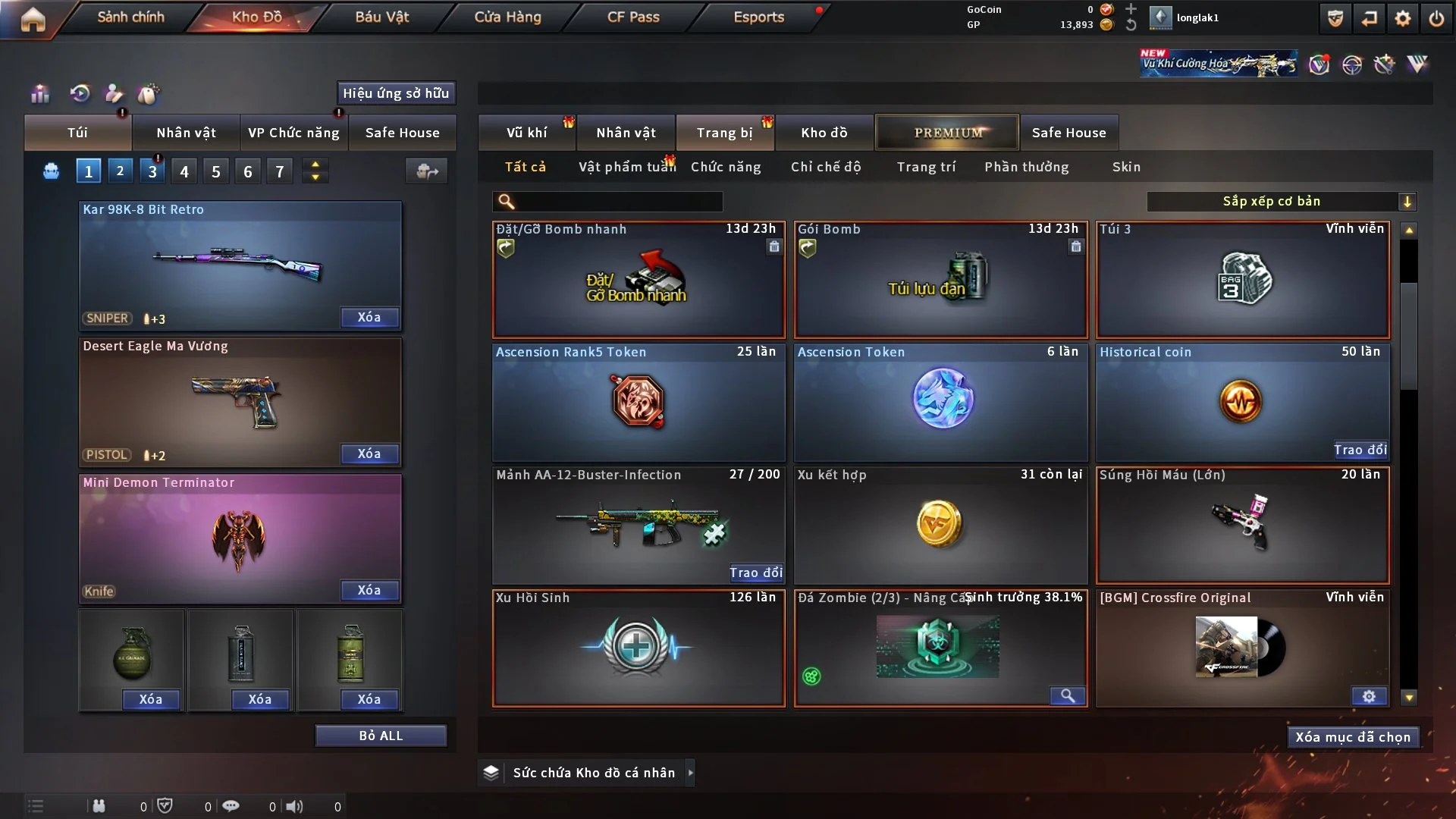Click Xóa mục đã chọn button

click(1353, 737)
